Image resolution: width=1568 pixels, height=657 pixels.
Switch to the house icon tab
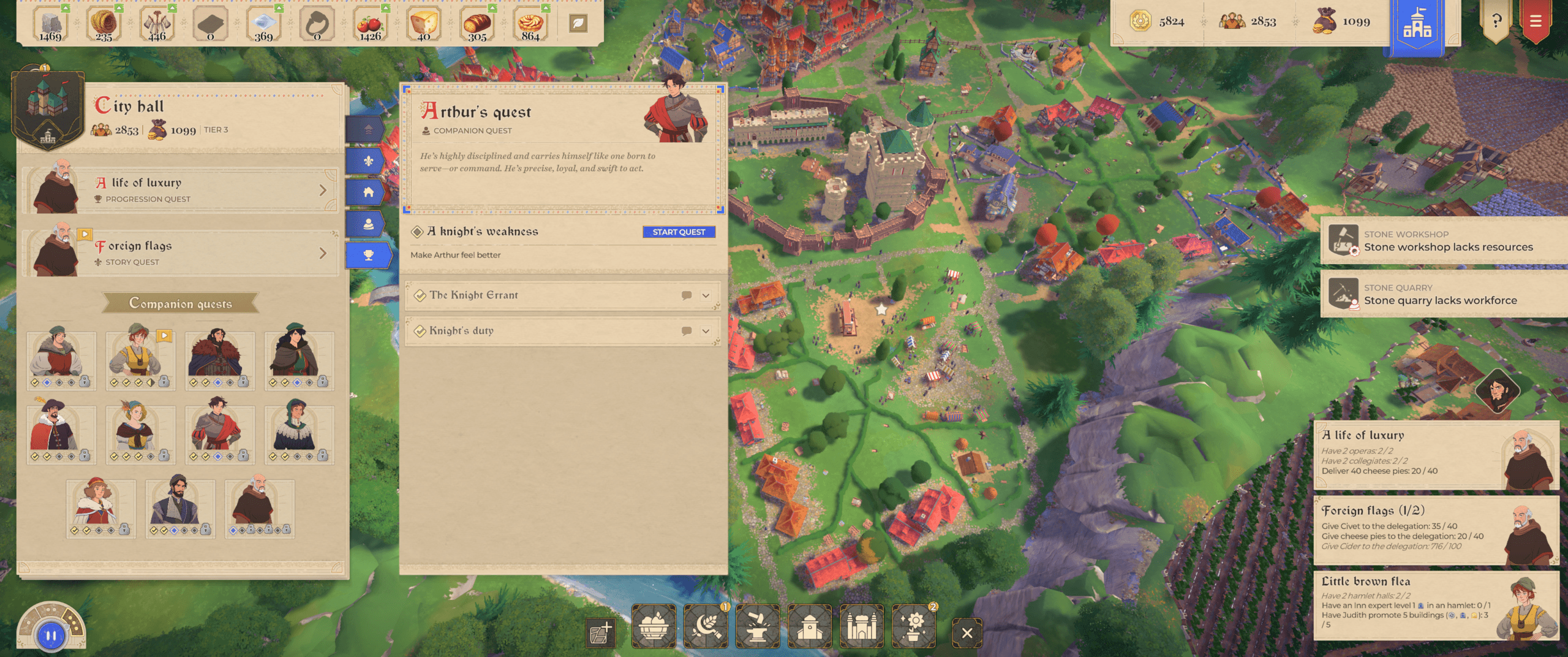point(368,192)
